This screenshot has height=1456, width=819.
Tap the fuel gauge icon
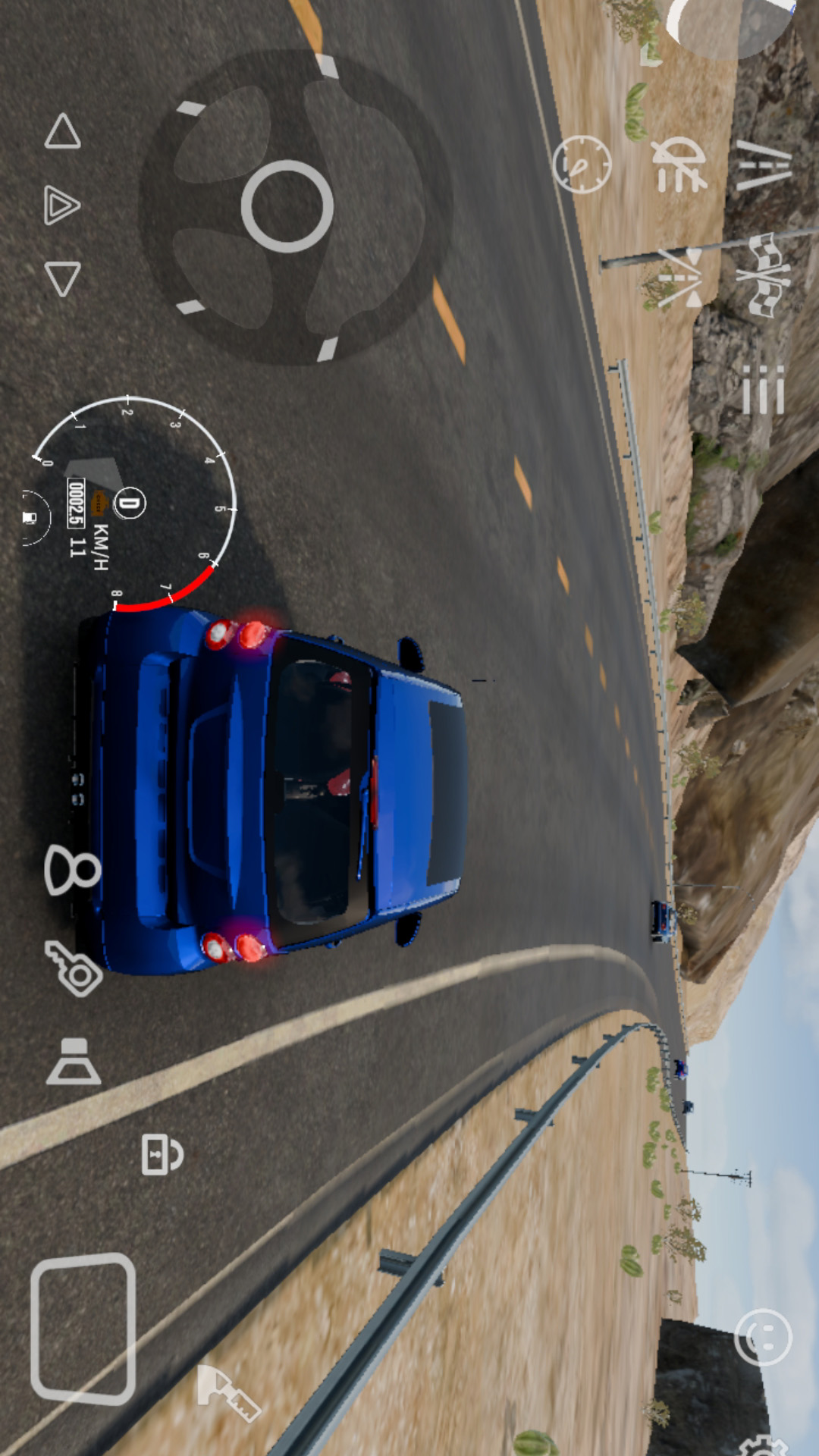coord(30,518)
